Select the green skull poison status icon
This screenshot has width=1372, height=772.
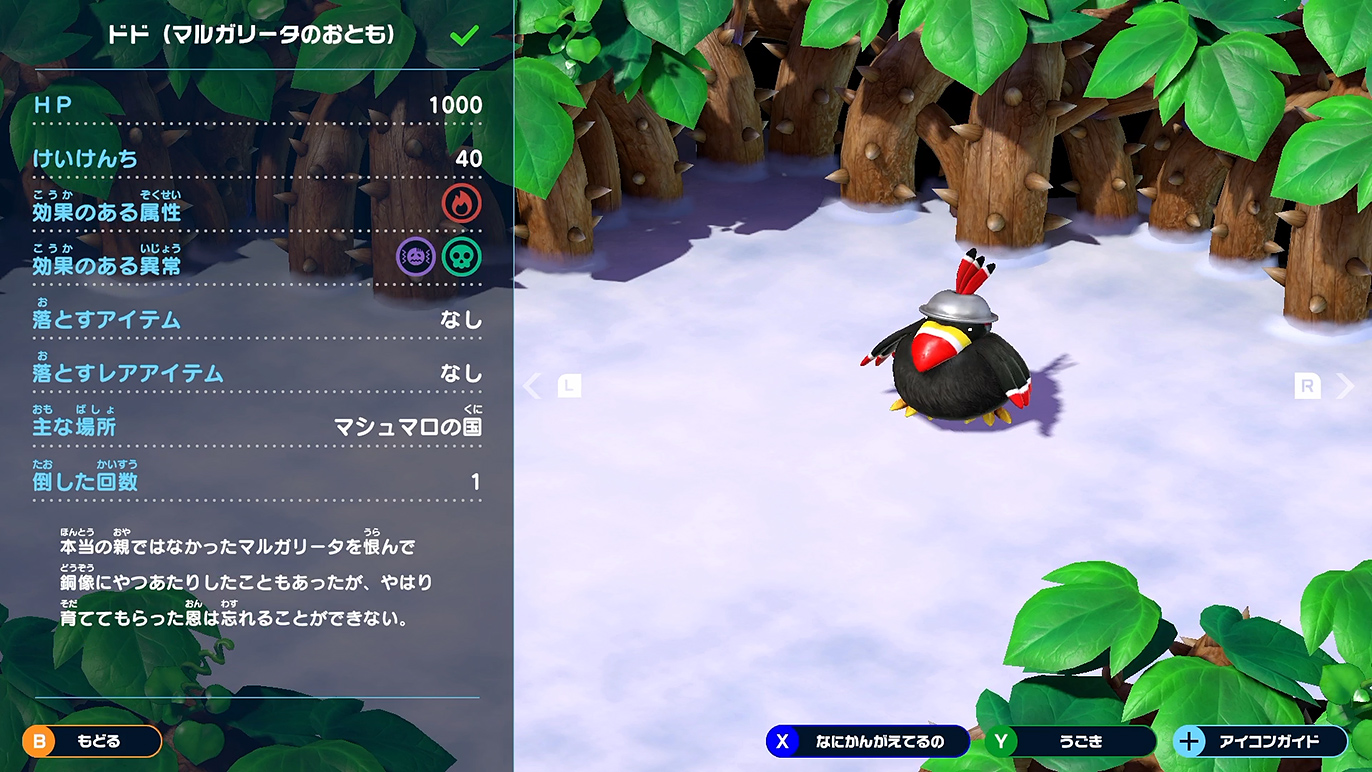coord(461,257)
